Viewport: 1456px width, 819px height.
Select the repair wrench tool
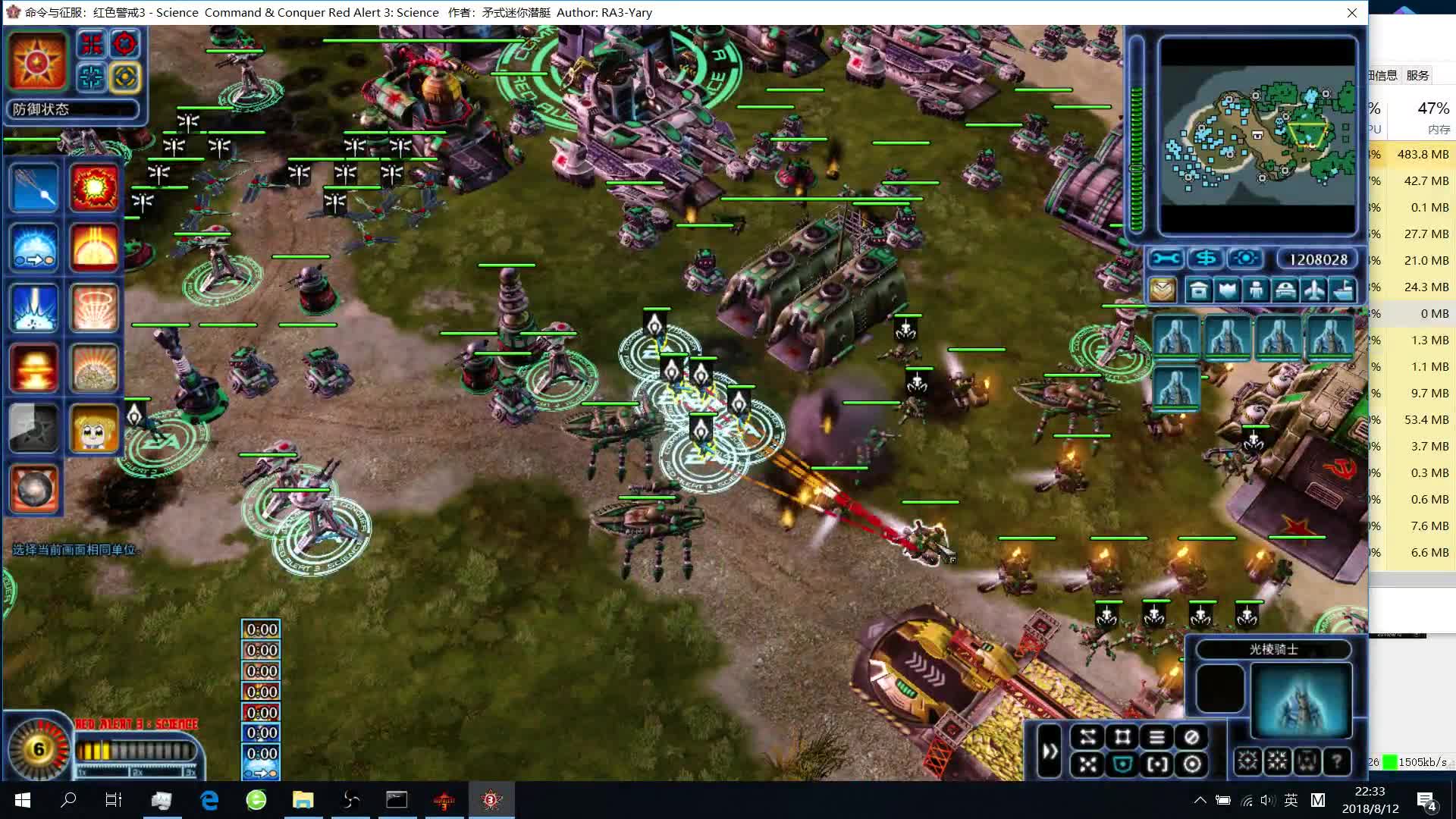coord(1166,259)
